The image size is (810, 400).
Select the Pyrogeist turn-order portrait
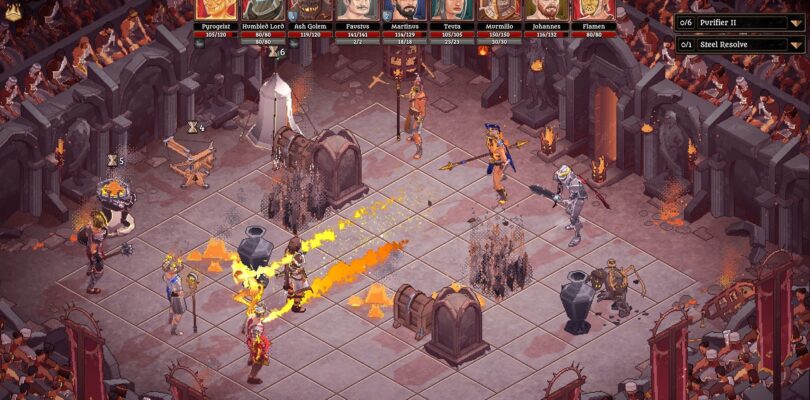[217, 10]
